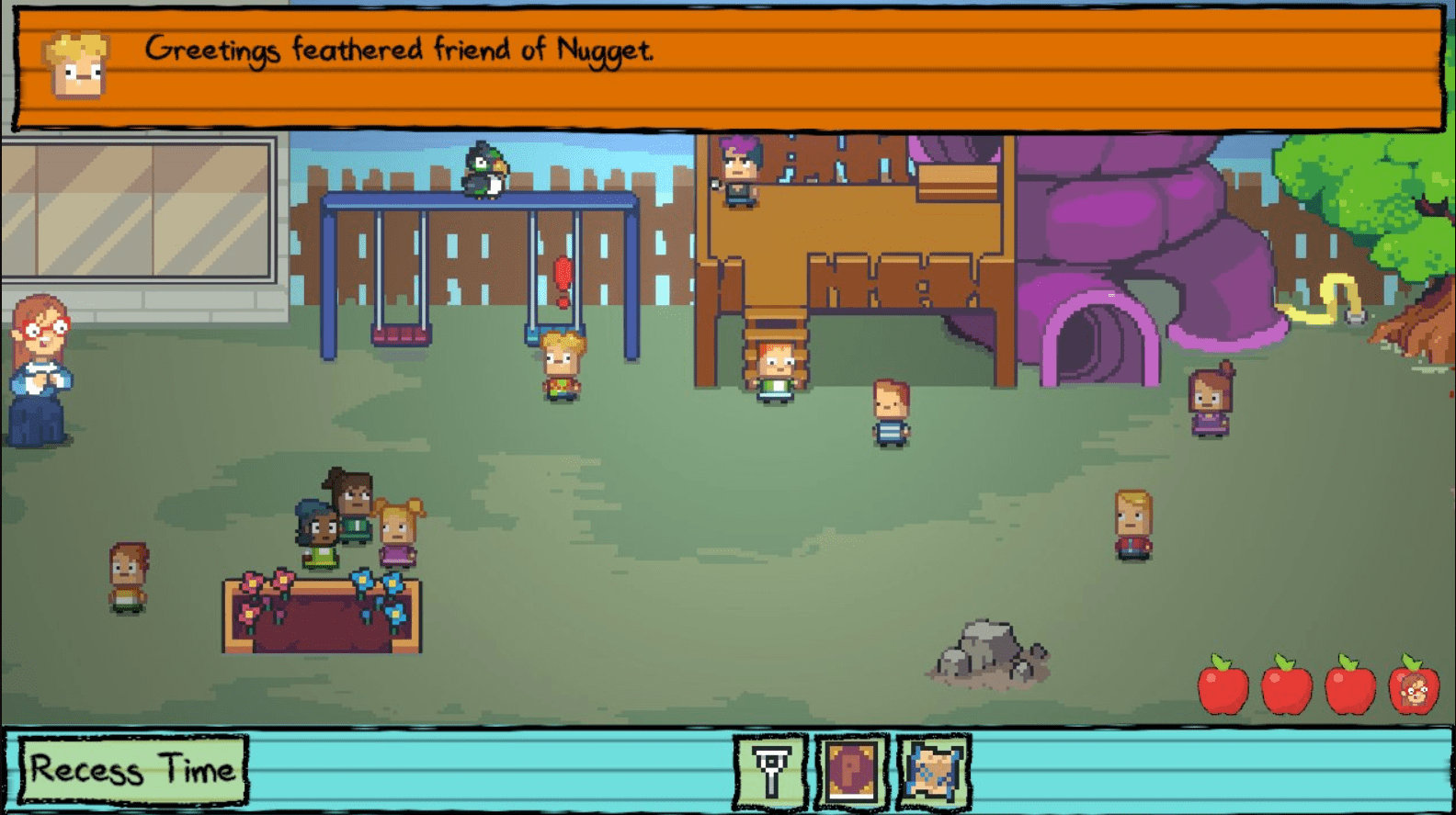1456x815 pixels.
Task: Click the blond boy standing under the swings
Action: click(563, 368)
